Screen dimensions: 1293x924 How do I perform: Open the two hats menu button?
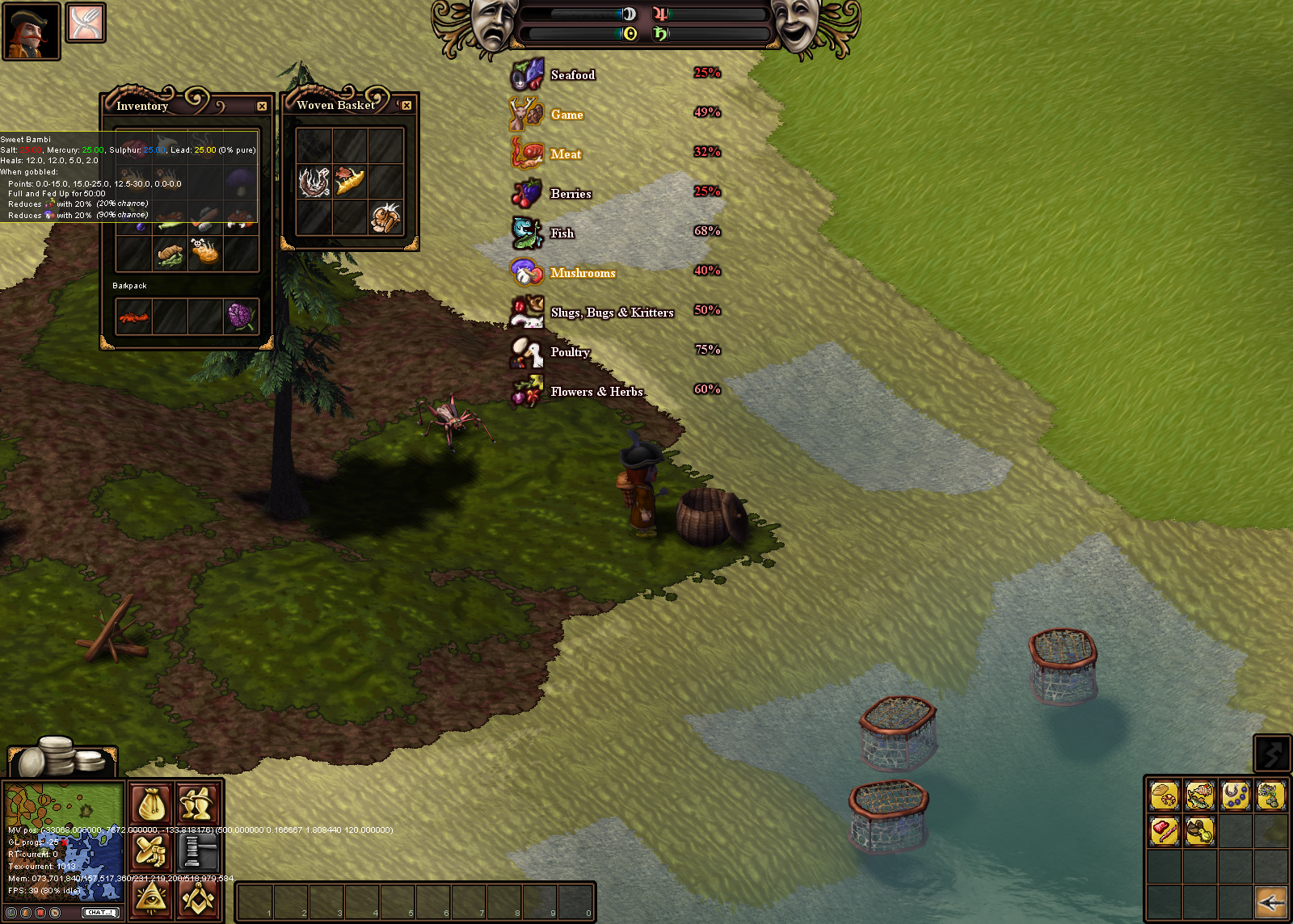(x=197, y=804)
